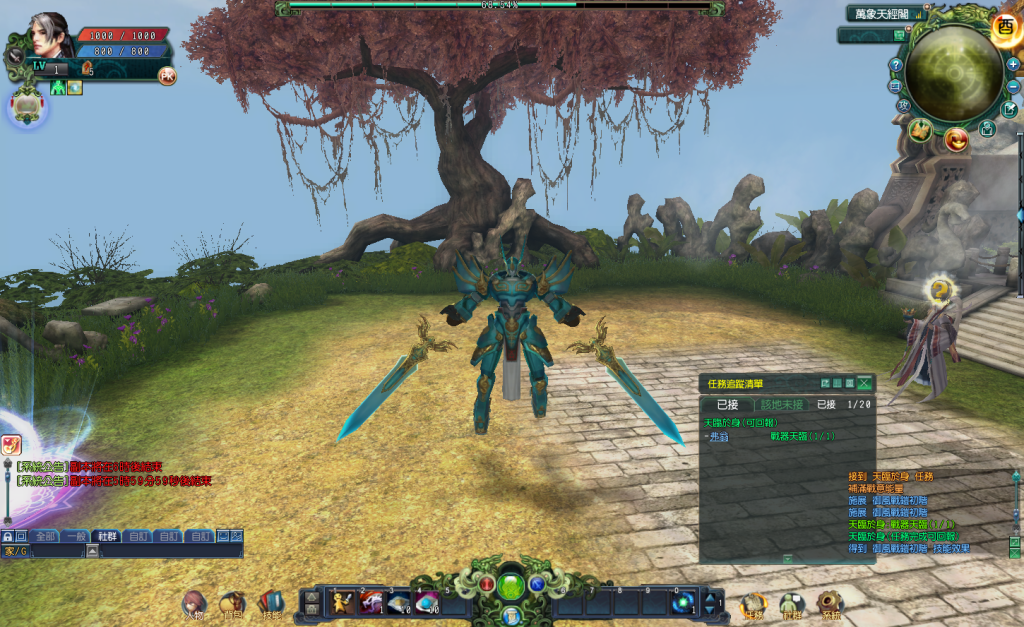Screen dimensions: 1024x627
Task: Open the 背包 backpack
Action: 232,603
